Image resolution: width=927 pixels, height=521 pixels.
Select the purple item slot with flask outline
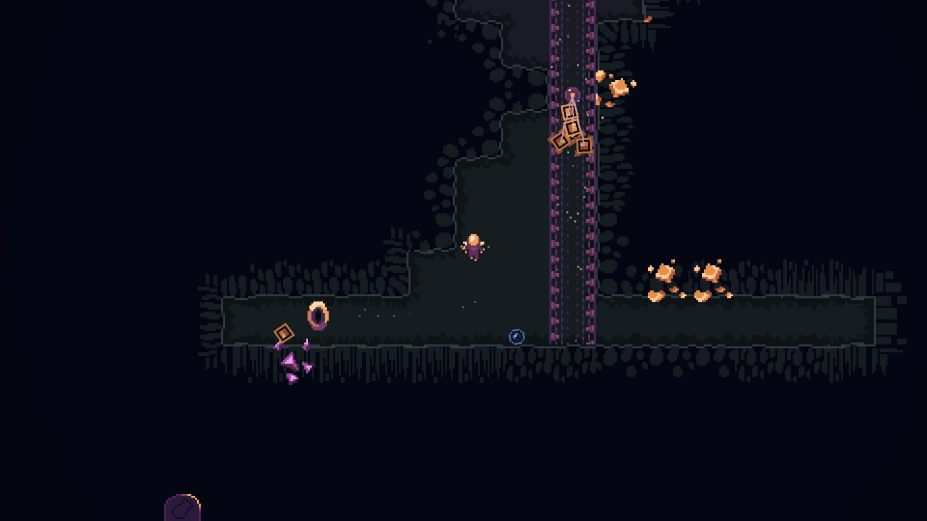(182, 509)
